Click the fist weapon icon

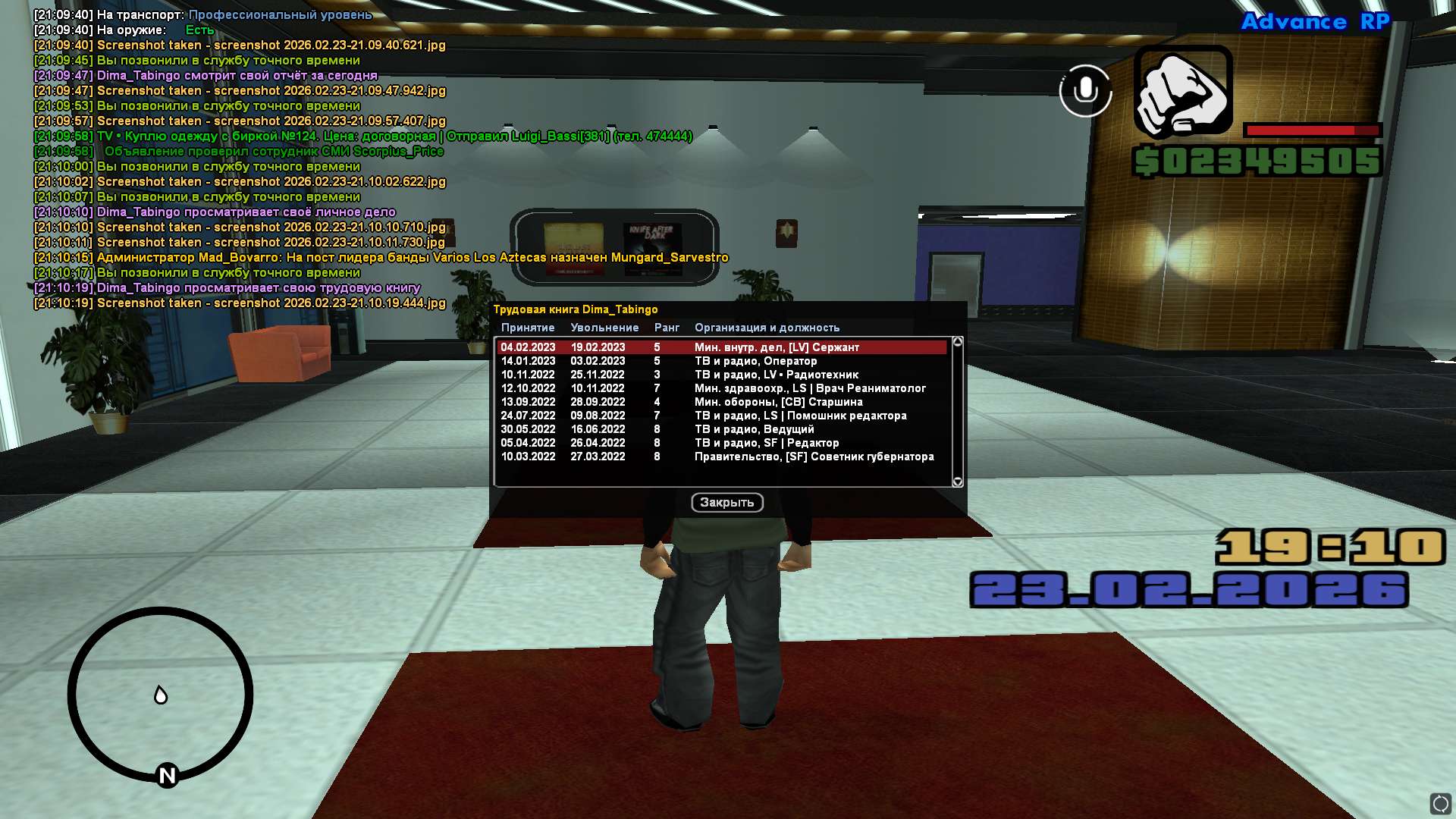[x=1182, y=91]
